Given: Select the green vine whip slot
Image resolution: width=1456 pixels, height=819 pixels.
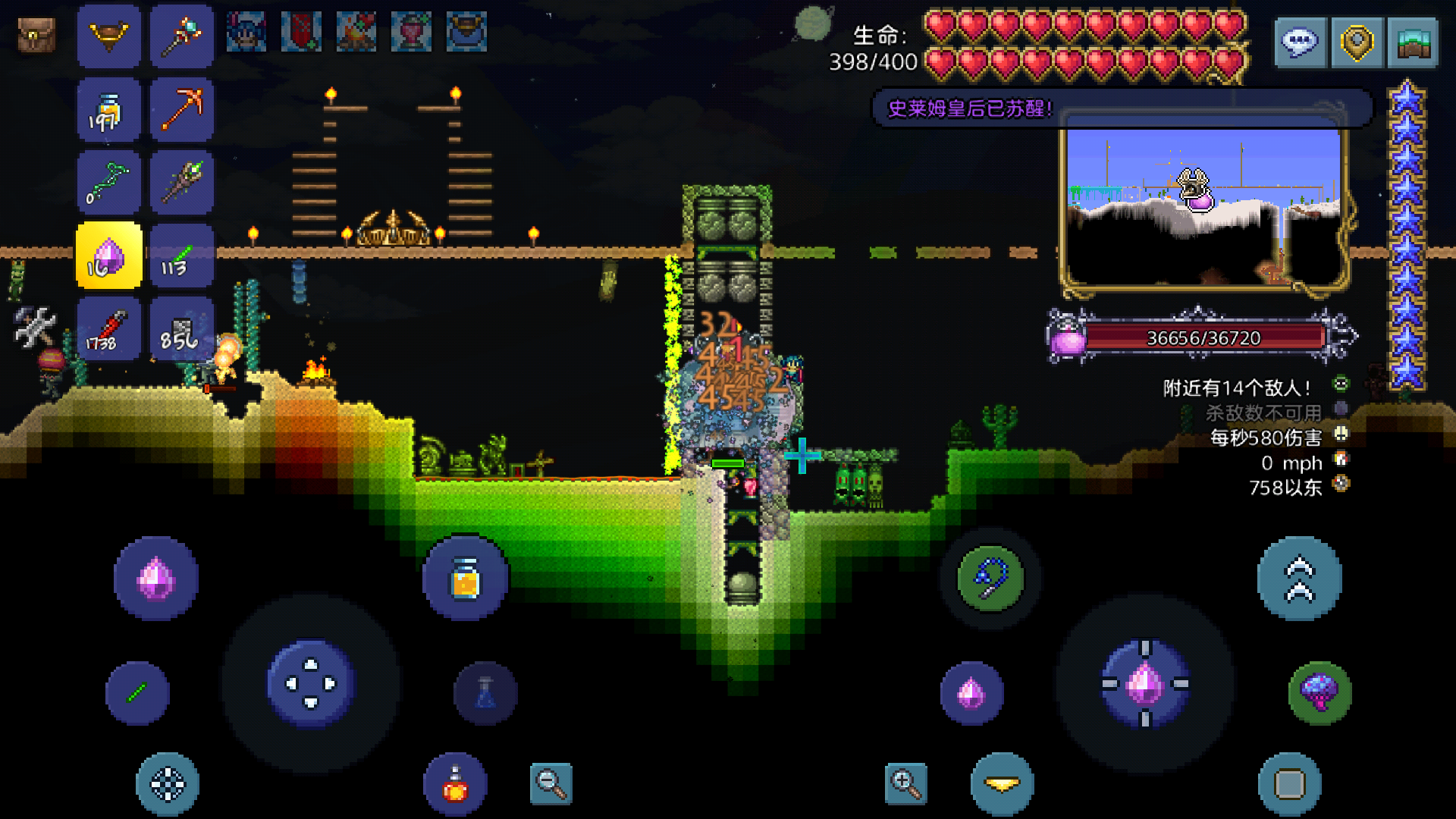Looking at the screenshot, I should 108,183.
